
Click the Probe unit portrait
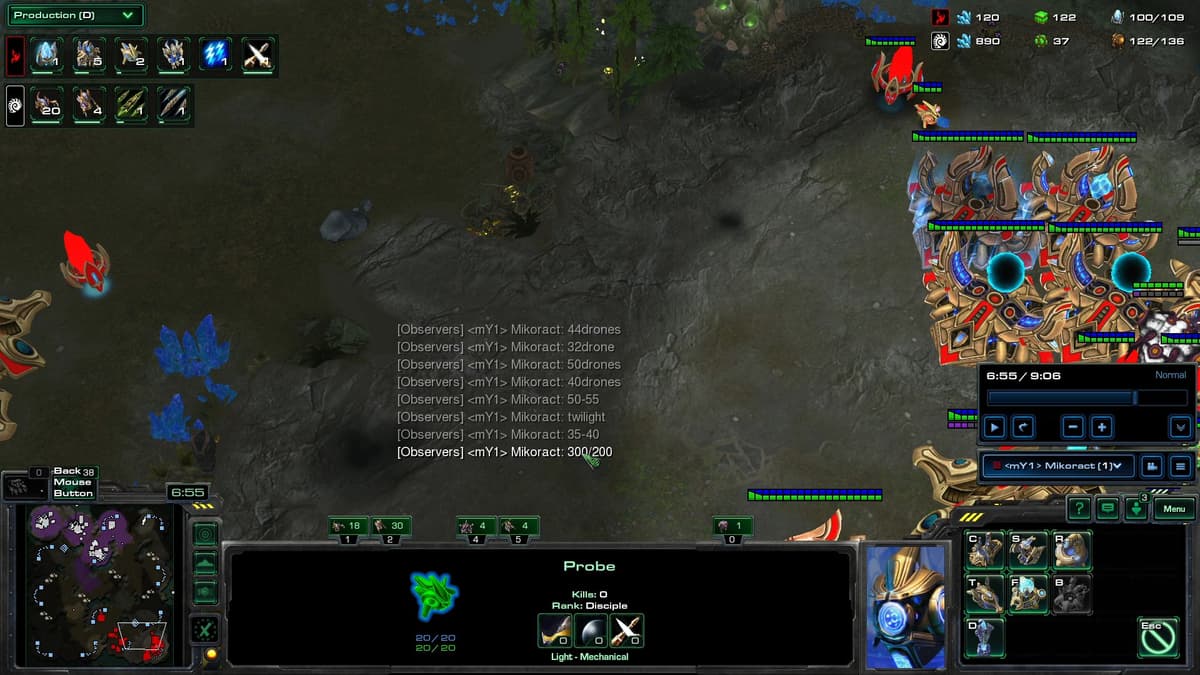905,605
